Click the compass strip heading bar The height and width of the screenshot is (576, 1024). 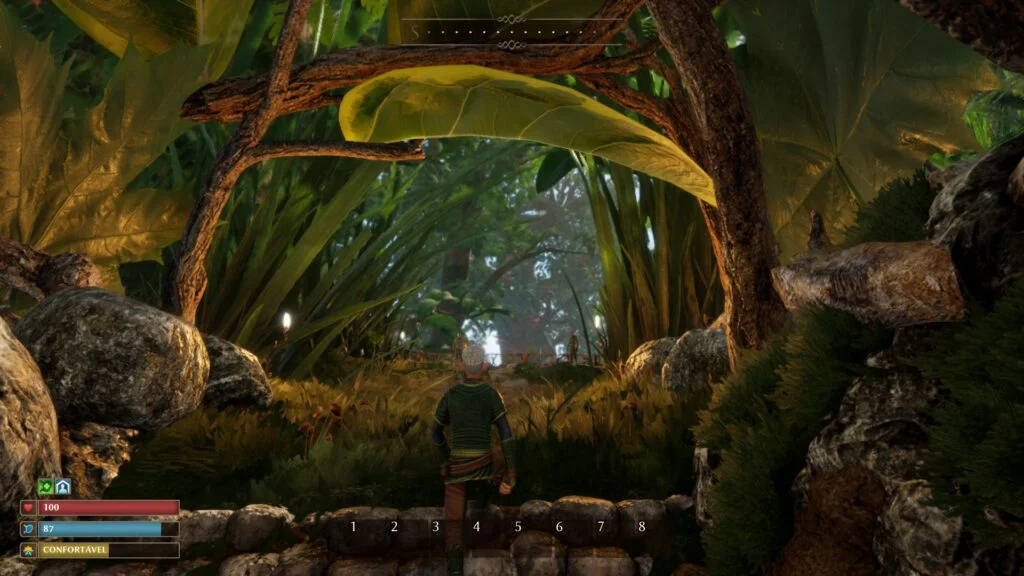[512, 32]
